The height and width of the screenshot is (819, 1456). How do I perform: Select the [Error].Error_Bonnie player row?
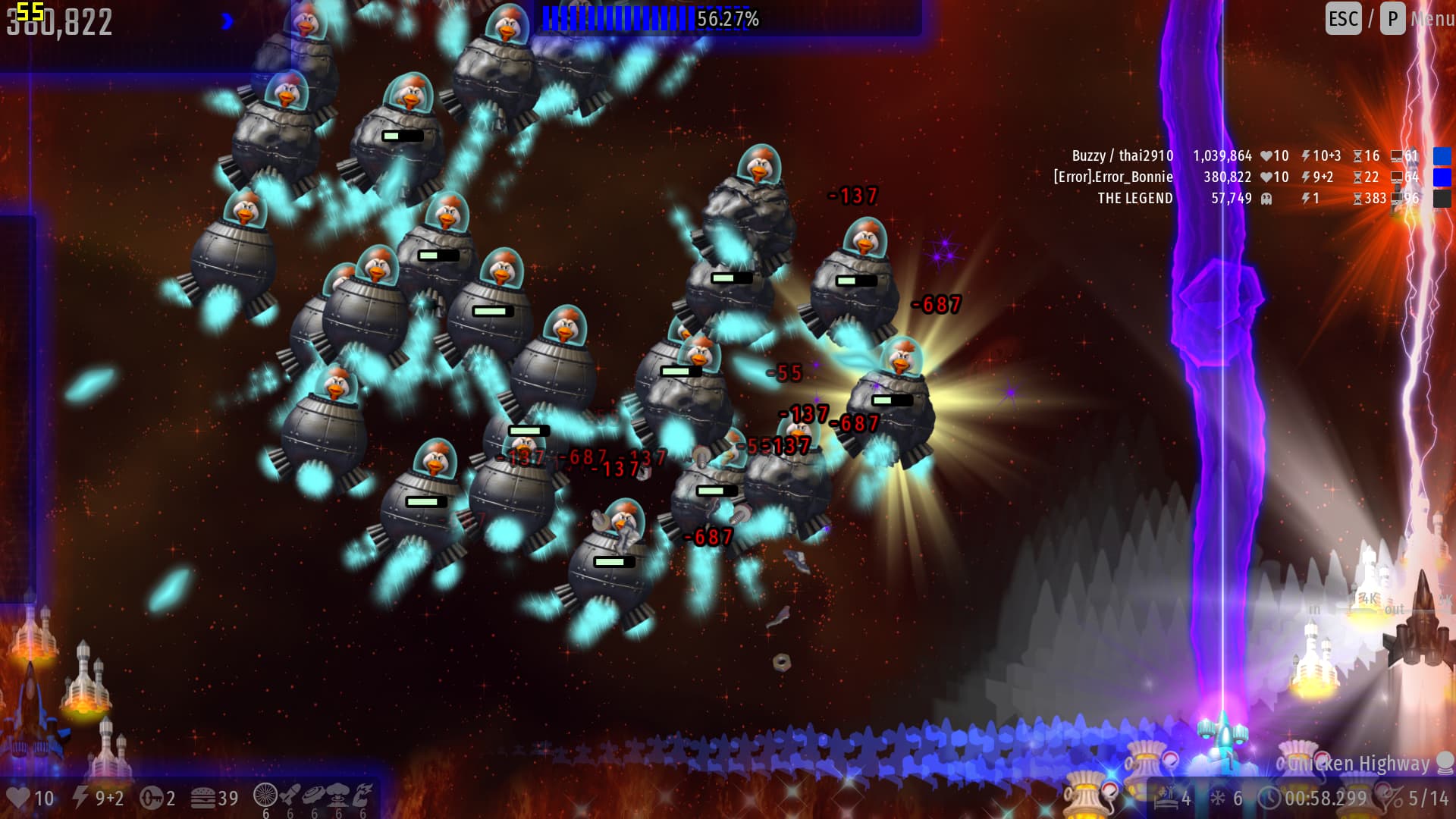pos(1112,177)
